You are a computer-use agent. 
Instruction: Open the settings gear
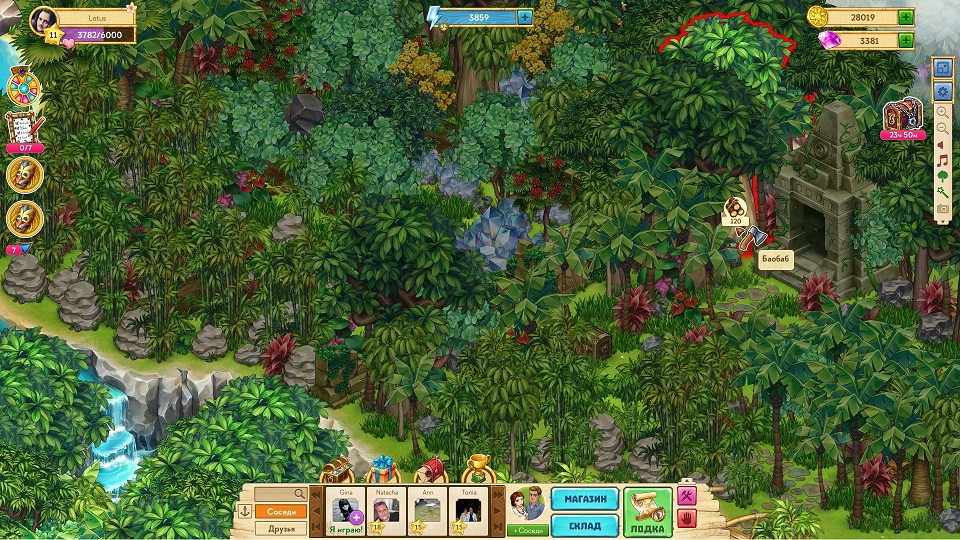[942, 91]
